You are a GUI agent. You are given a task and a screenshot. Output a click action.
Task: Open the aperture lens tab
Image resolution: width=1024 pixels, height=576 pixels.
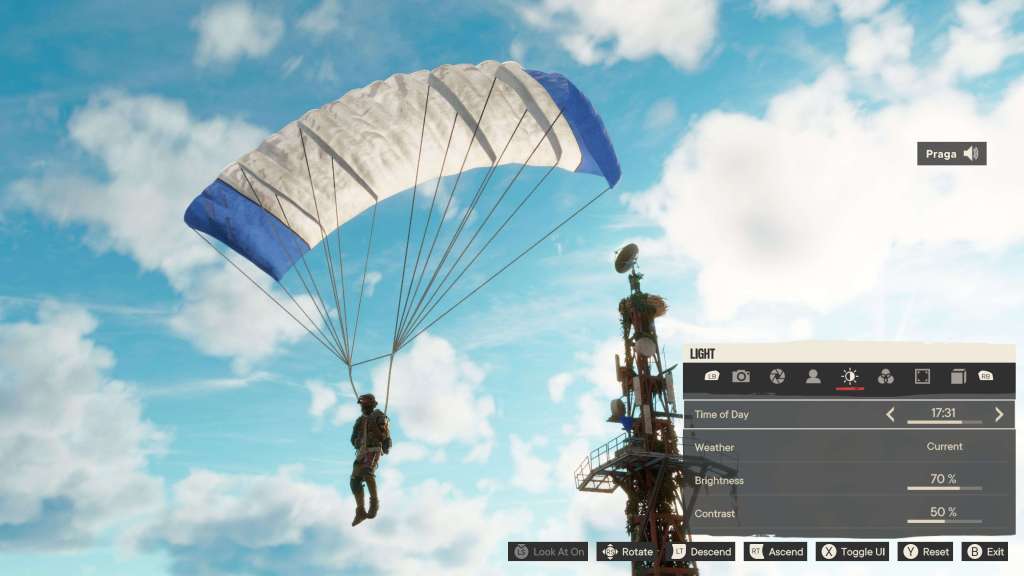(777, 376)
